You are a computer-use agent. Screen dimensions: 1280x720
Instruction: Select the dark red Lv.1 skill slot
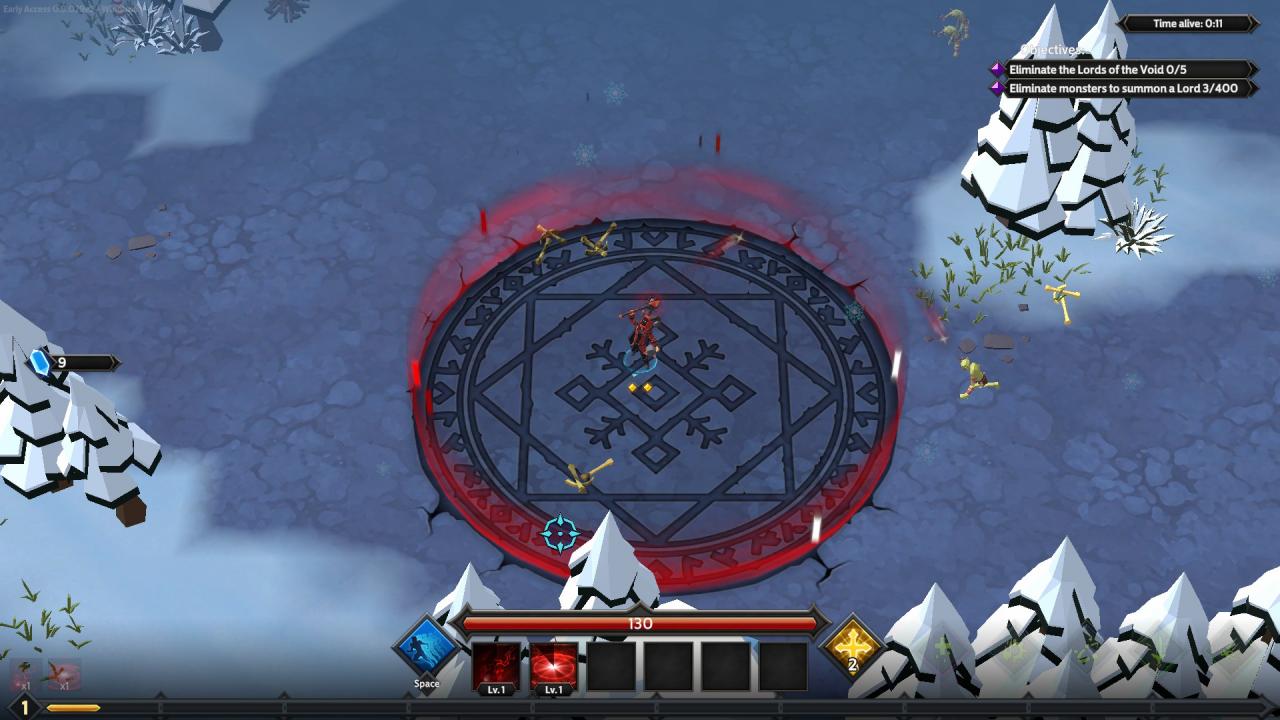(x=496, y=665)
